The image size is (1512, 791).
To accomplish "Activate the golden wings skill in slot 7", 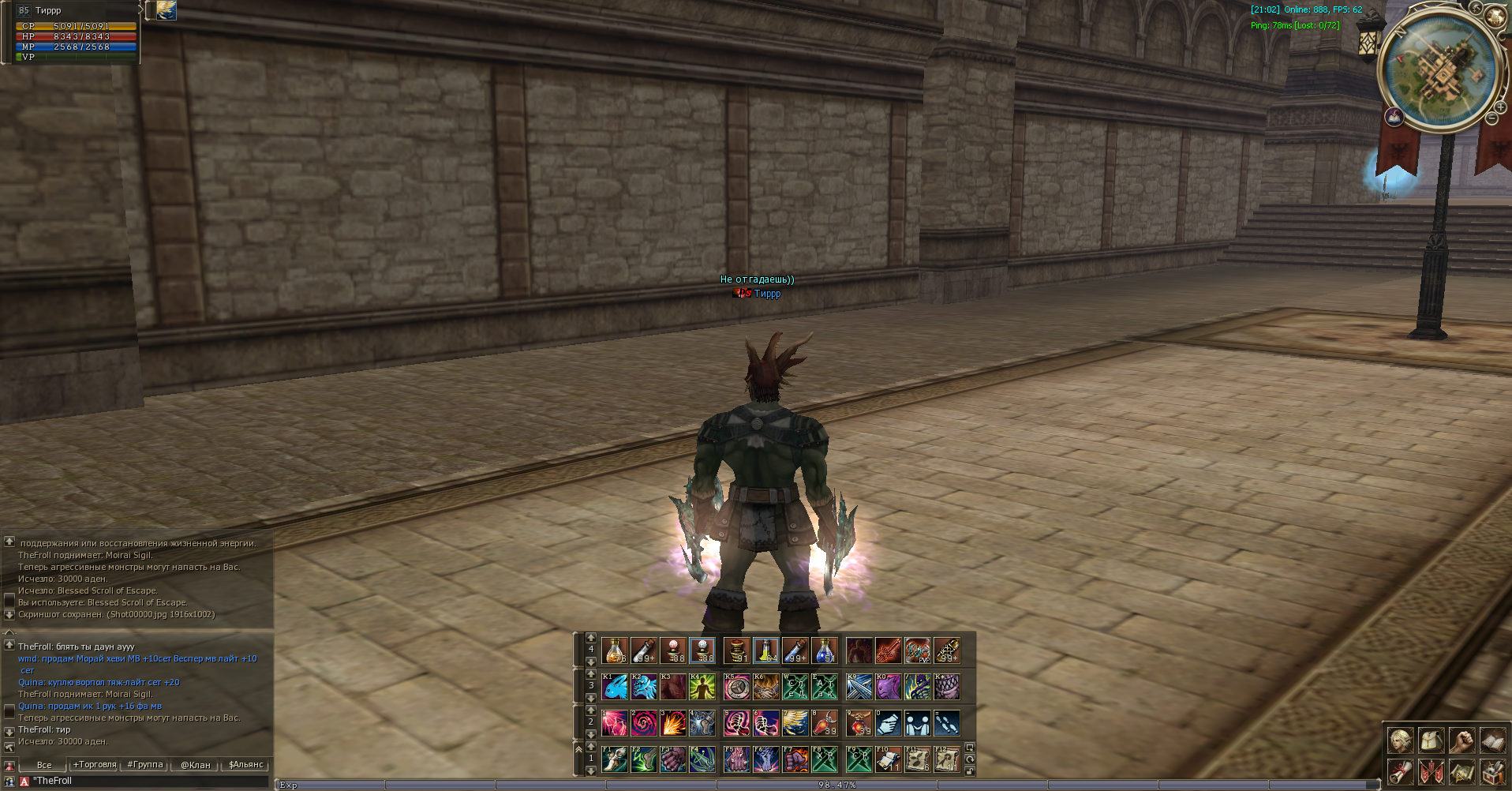I will pyautogui.click(x=795, y=723).
